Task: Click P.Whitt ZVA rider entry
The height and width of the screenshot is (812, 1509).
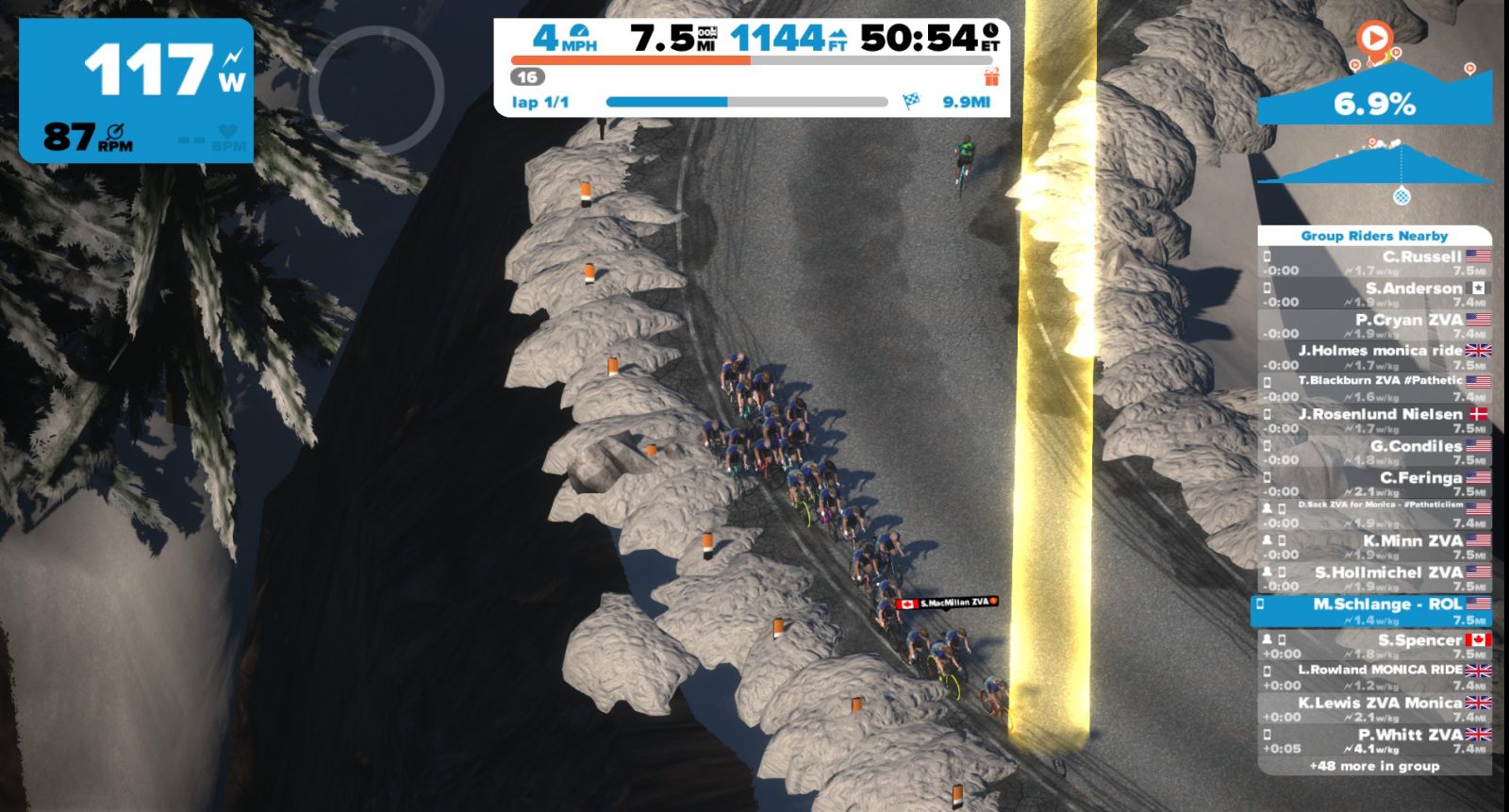Action: [x=1375, y=740]
